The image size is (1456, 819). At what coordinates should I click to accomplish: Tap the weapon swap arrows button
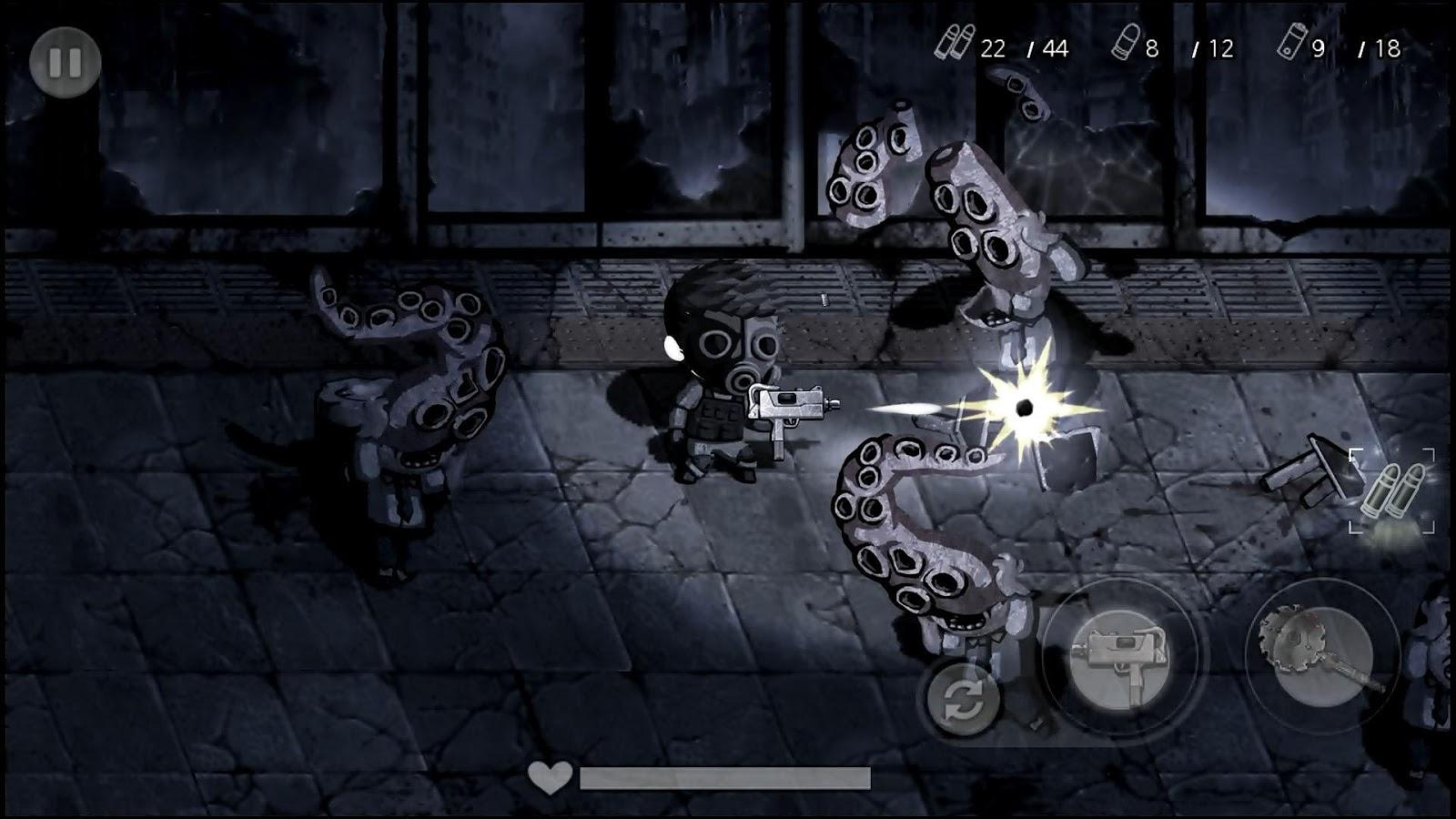tap(964, 699)
